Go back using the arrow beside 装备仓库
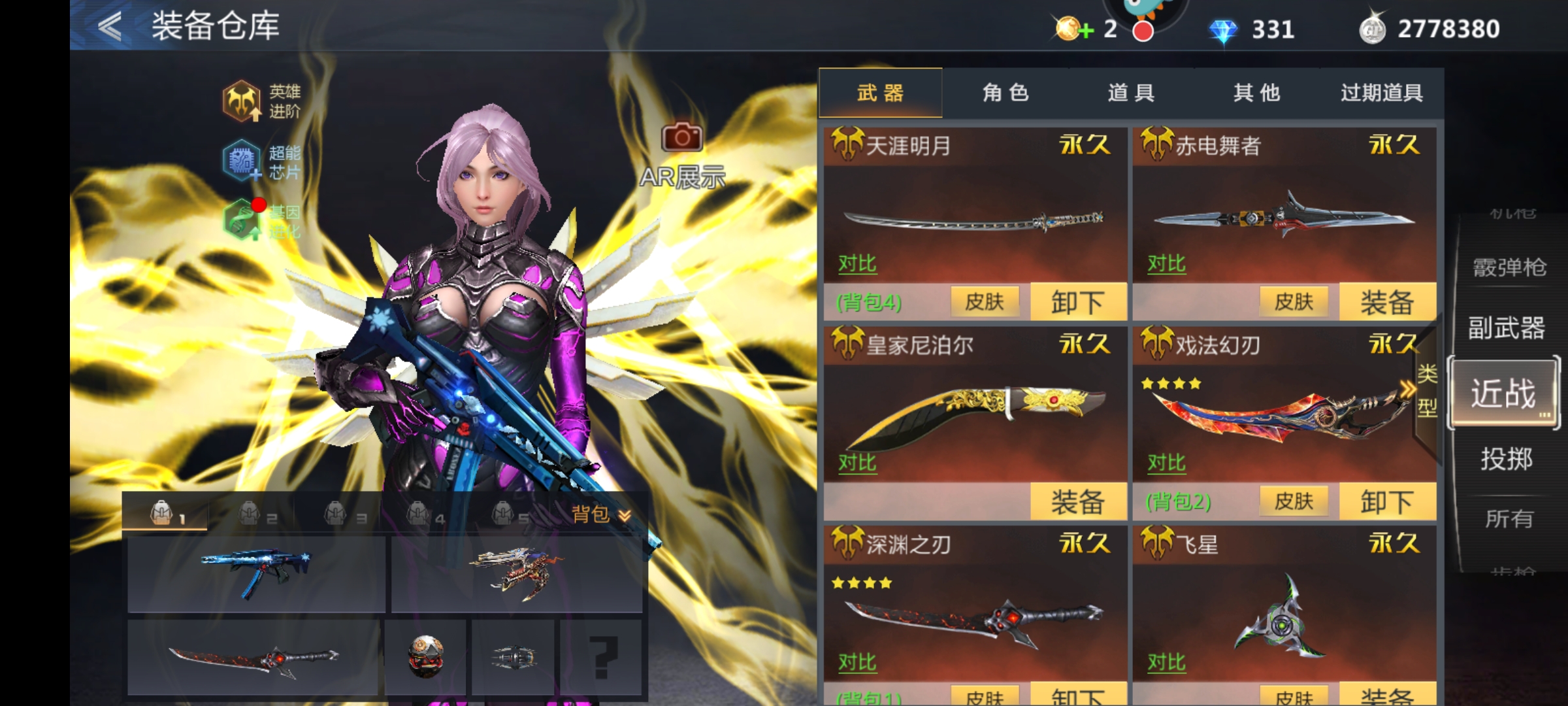Viewport: 1568px width, 706px height. pyautogui.click(x=110, y=27)
